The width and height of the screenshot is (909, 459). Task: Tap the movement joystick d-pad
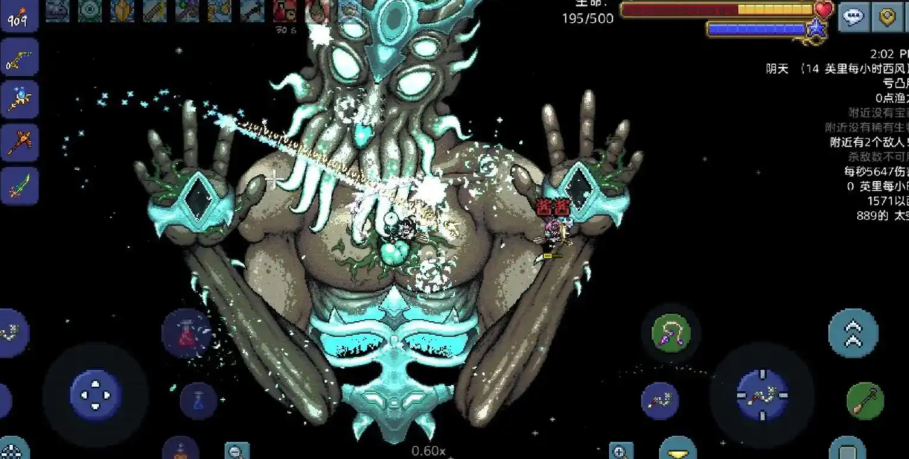point(96,394)
